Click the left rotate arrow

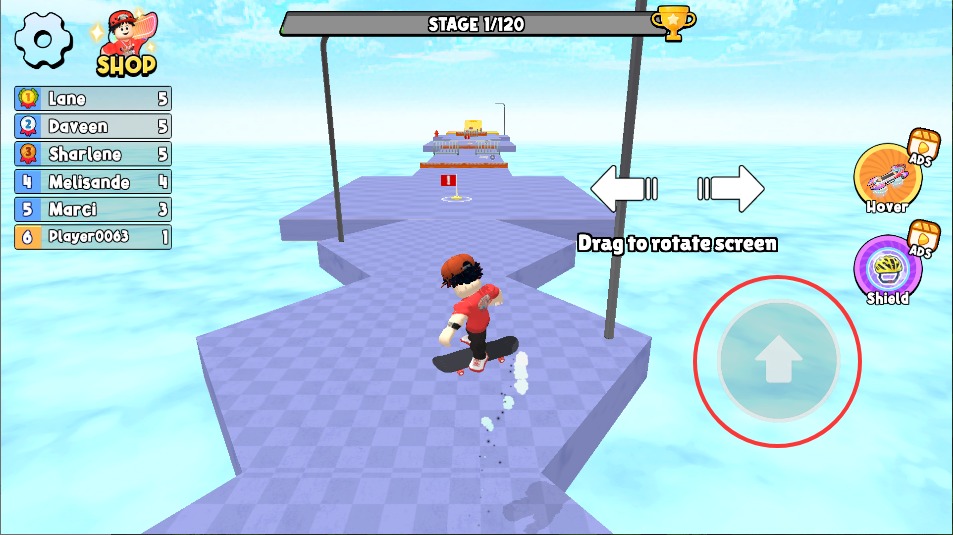coord(620,188)
